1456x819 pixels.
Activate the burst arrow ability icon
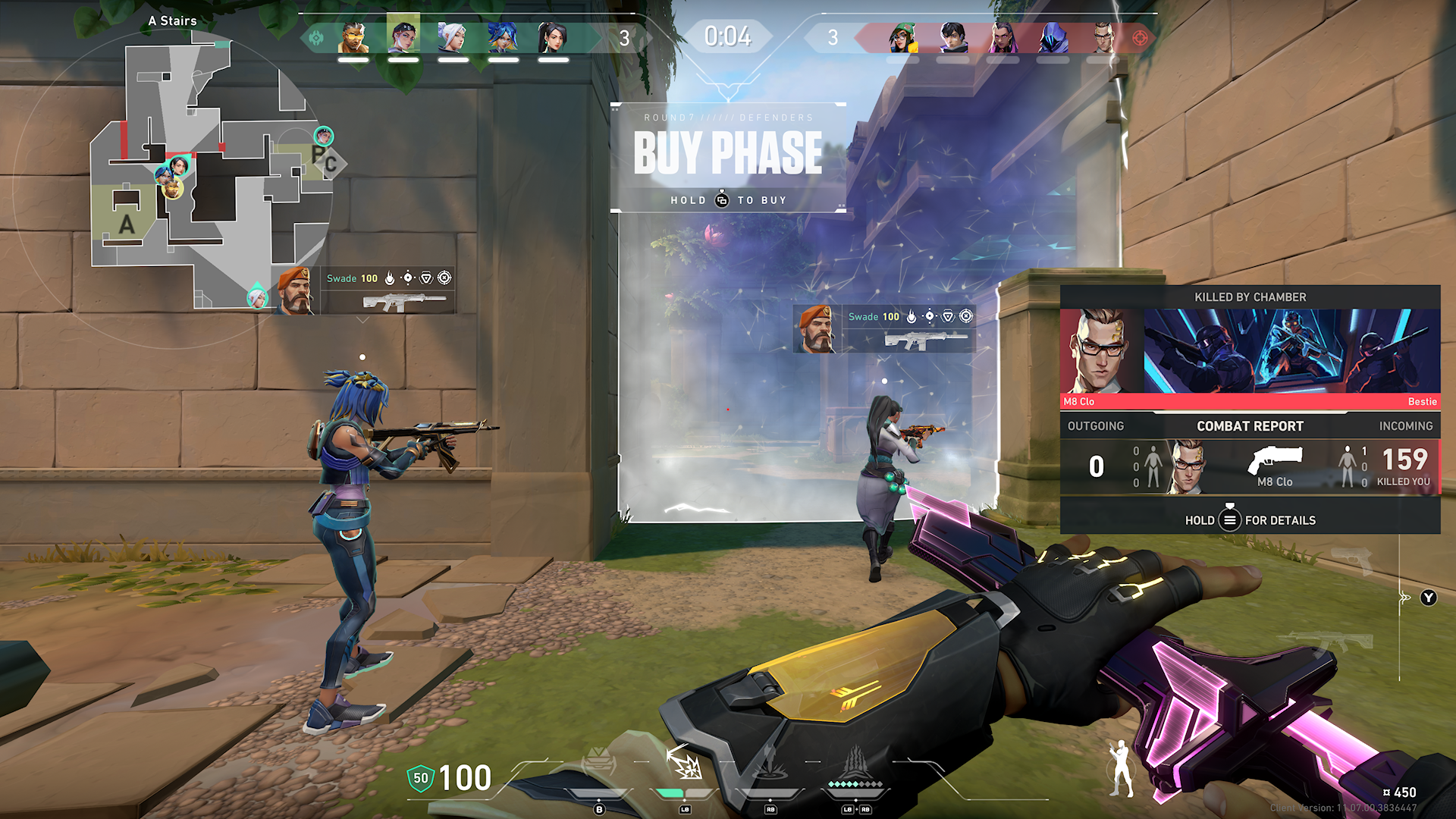[x=685, y=764]
